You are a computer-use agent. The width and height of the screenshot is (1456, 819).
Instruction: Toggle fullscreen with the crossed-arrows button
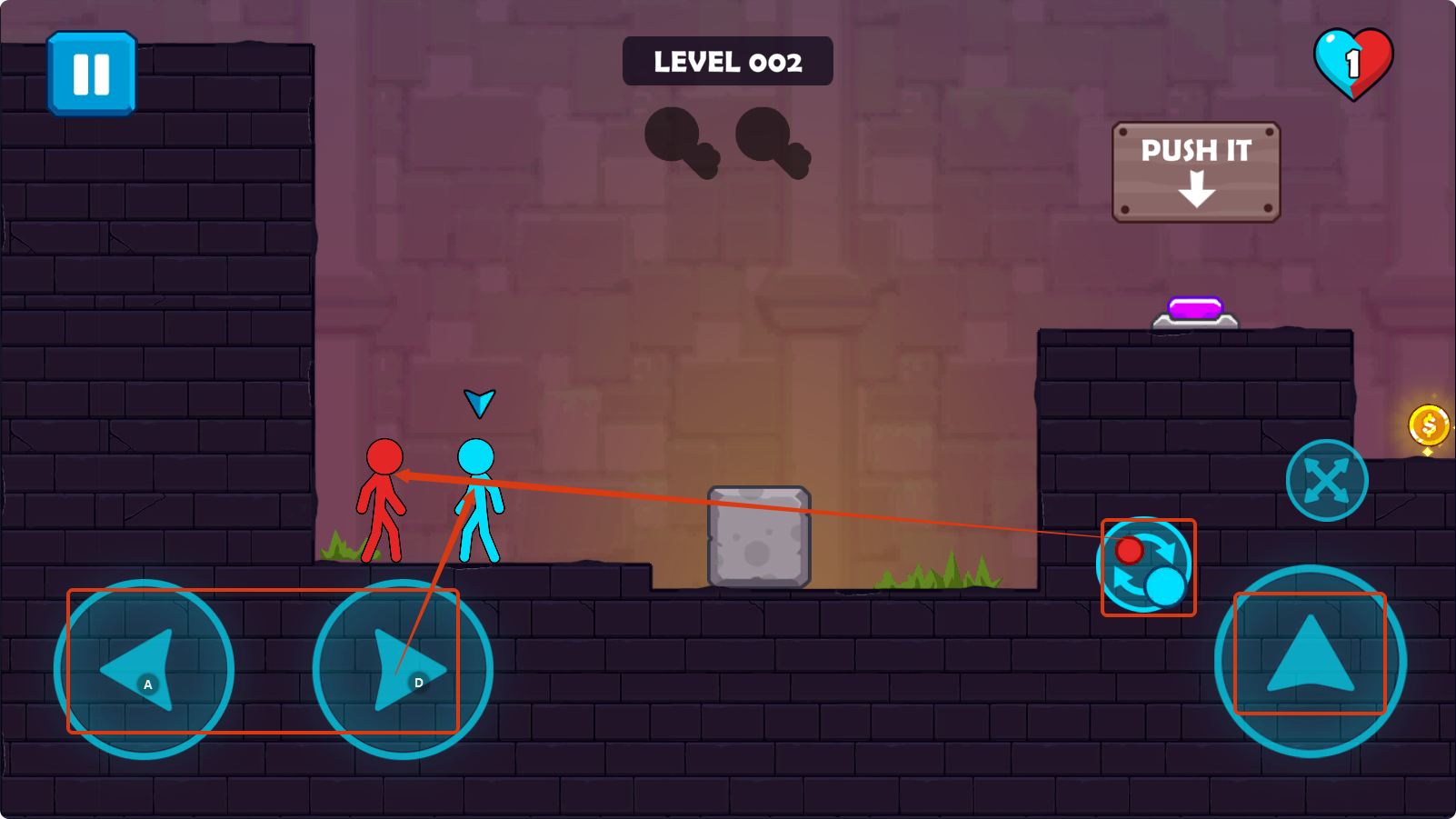1326,480
